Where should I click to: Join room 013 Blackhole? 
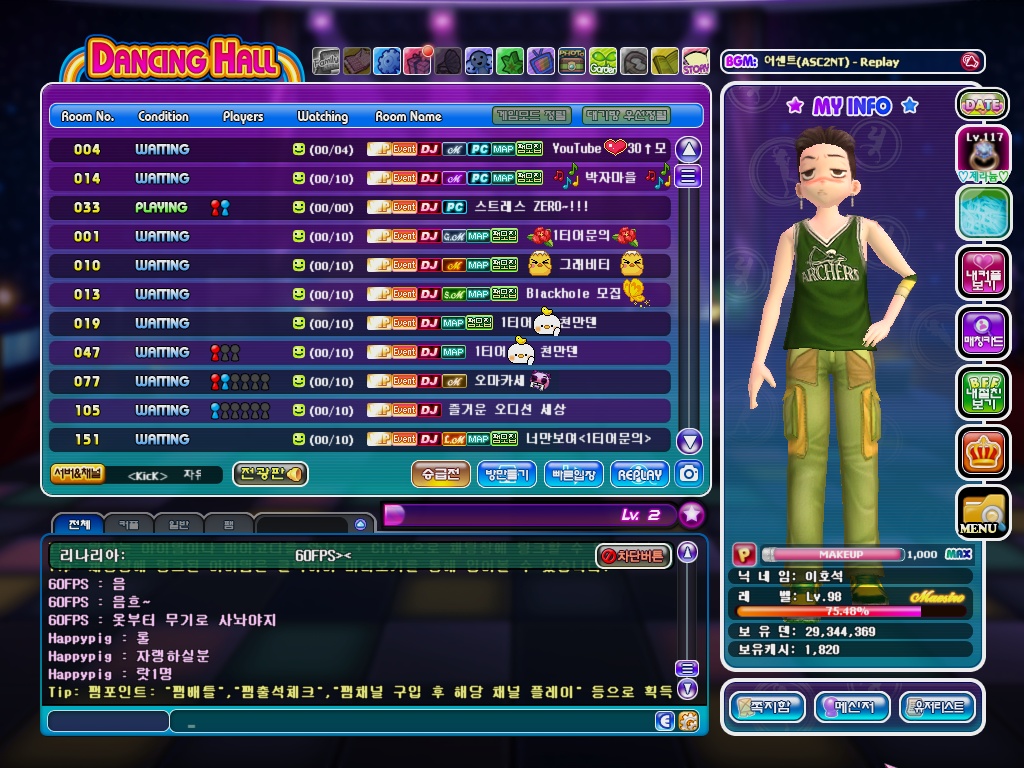360,294
